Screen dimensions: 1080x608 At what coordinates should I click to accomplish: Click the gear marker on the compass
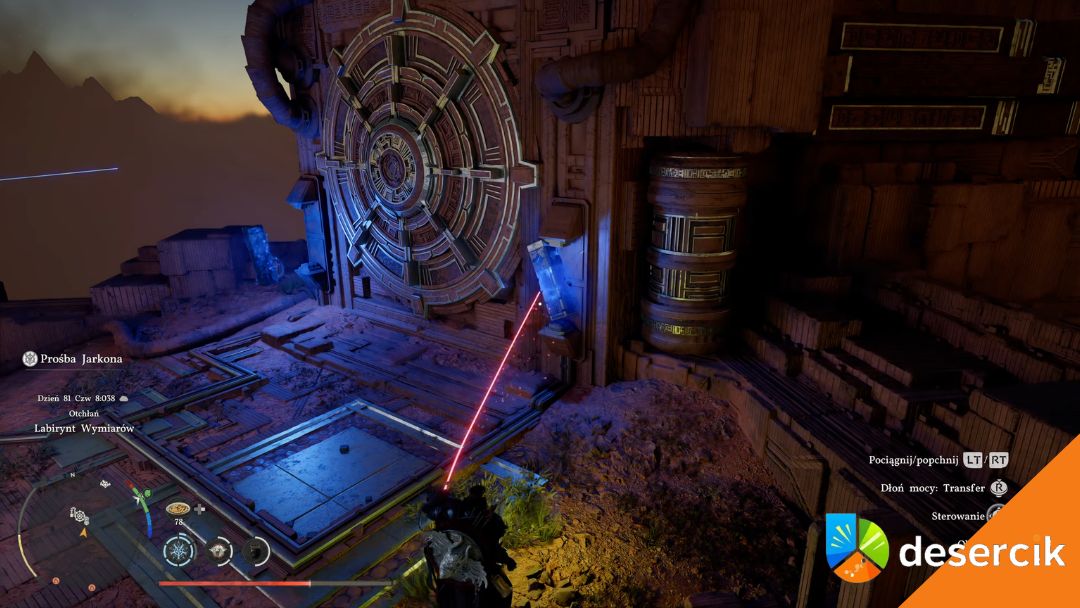78,515
